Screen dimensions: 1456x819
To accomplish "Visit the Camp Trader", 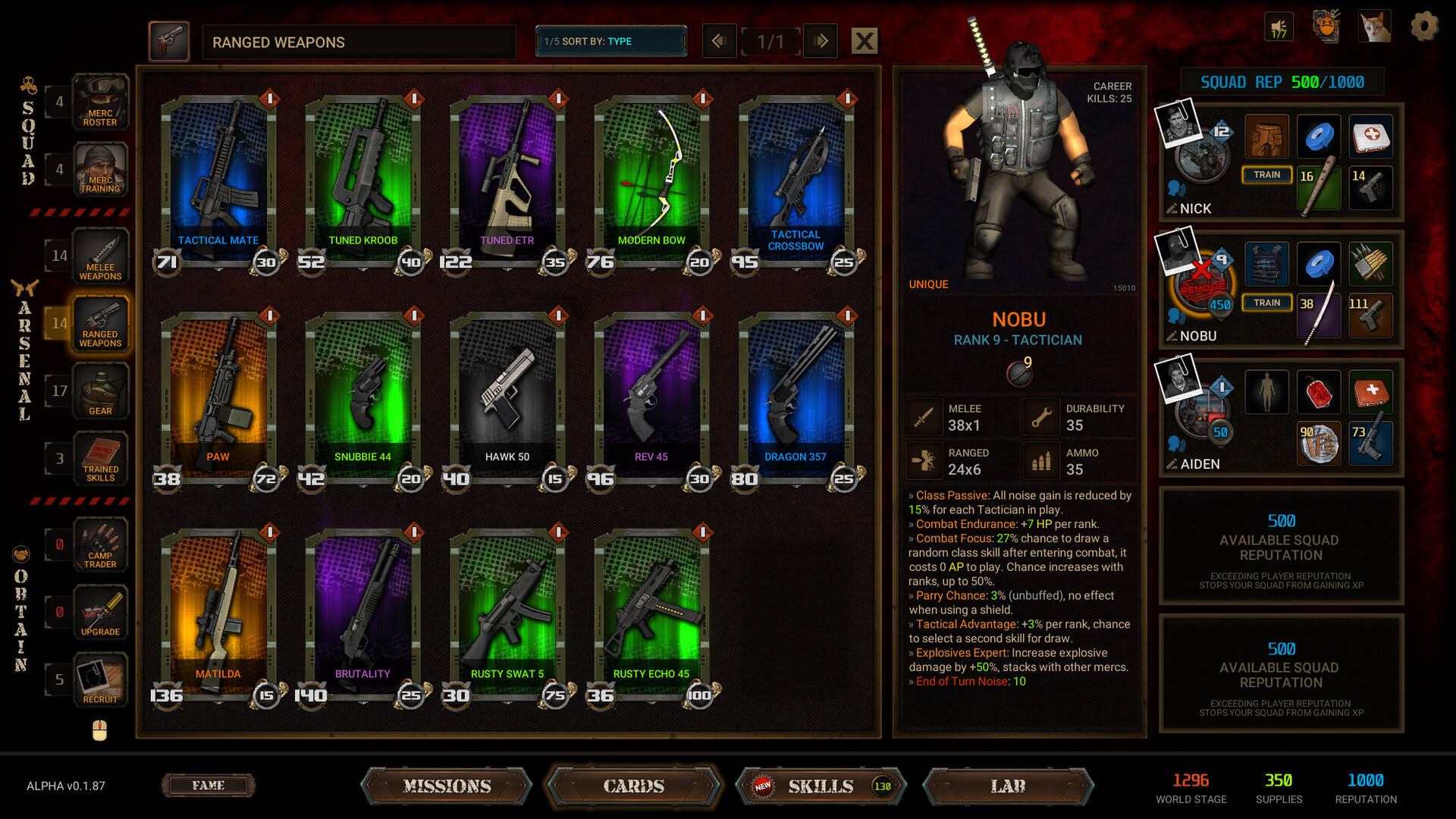I will [100, 545].
